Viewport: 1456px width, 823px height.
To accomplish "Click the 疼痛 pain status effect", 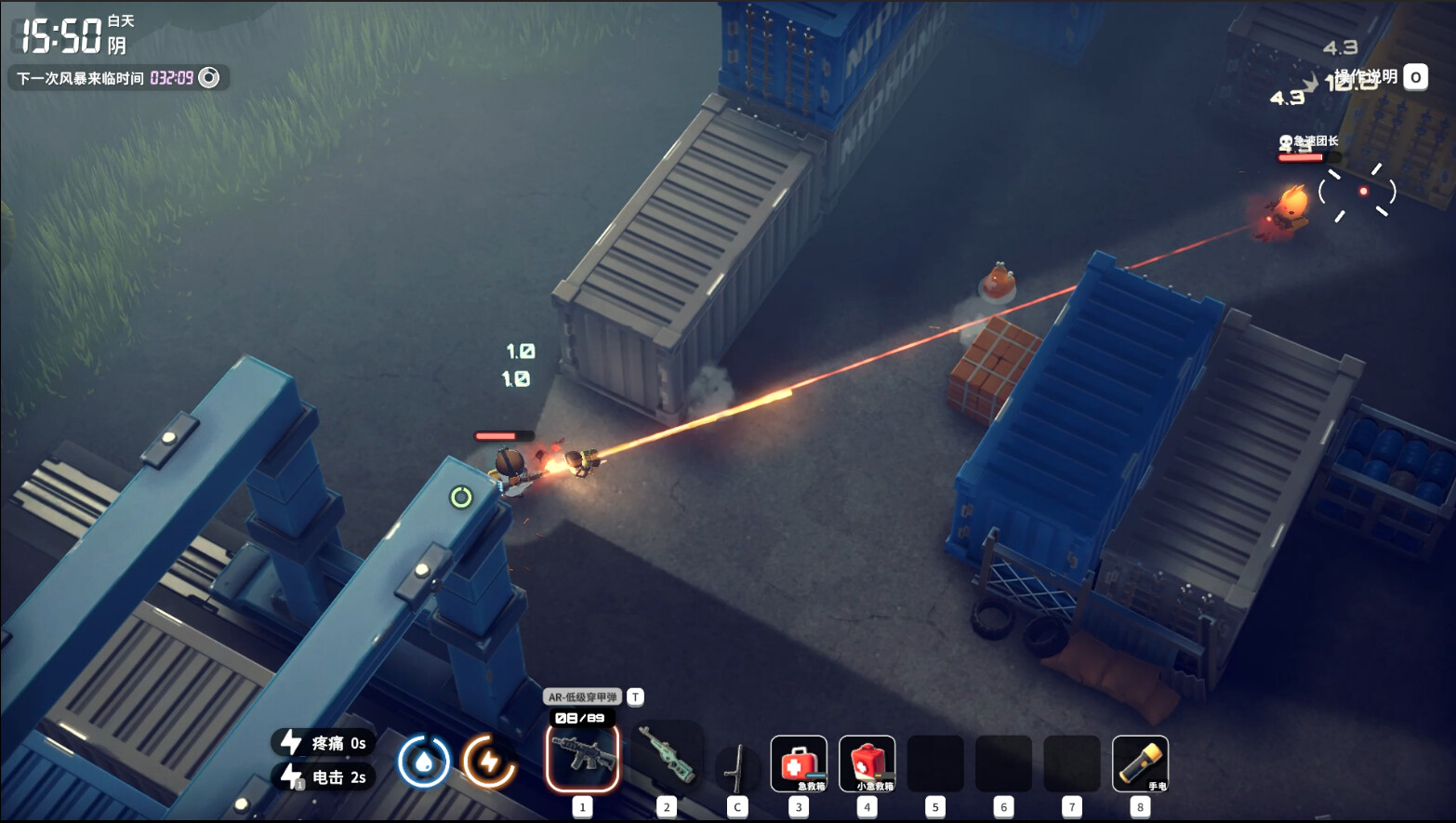I will tap(324, 742).
